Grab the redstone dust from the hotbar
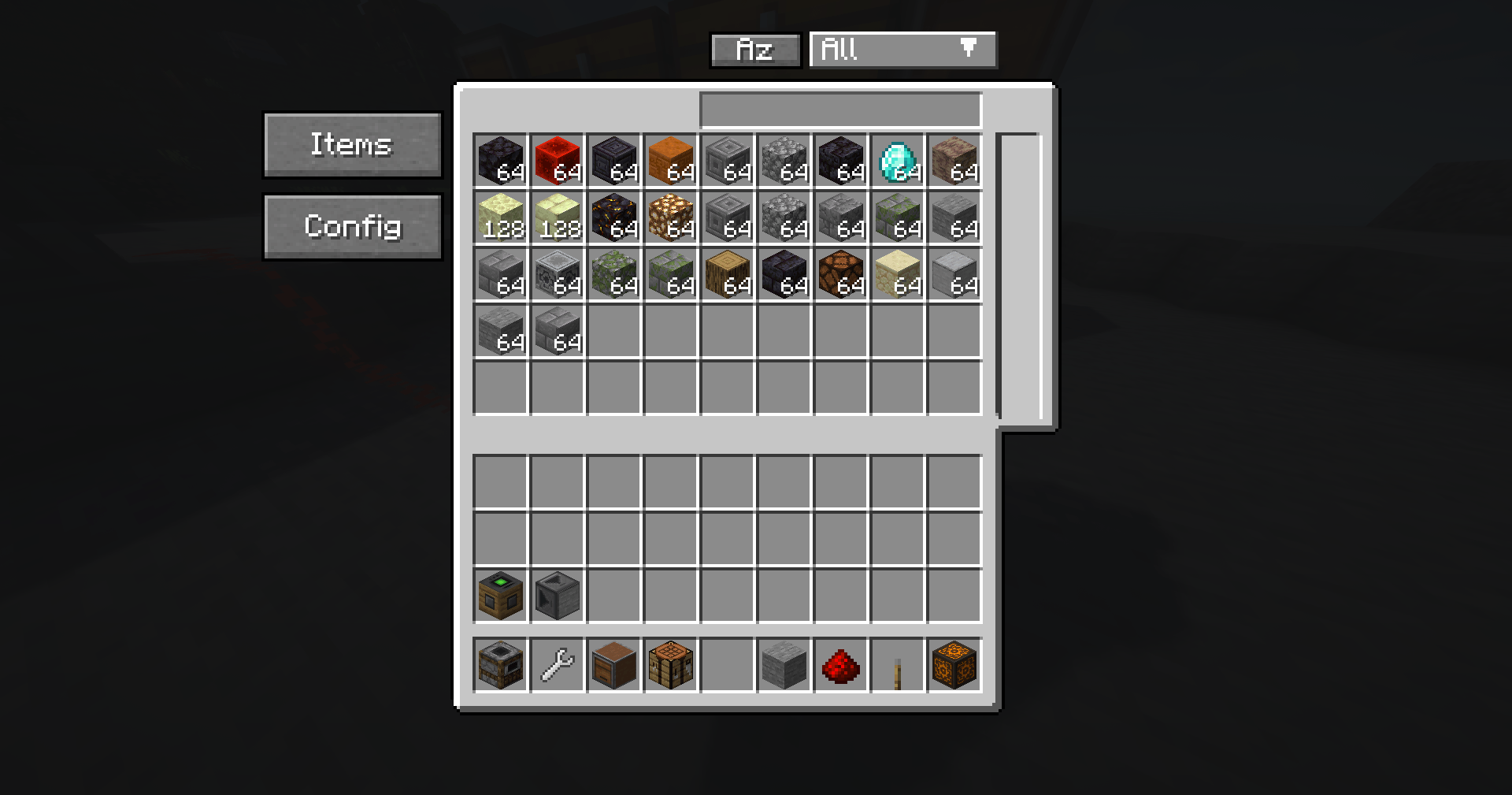1512x795 pixels. pos(841,664)
